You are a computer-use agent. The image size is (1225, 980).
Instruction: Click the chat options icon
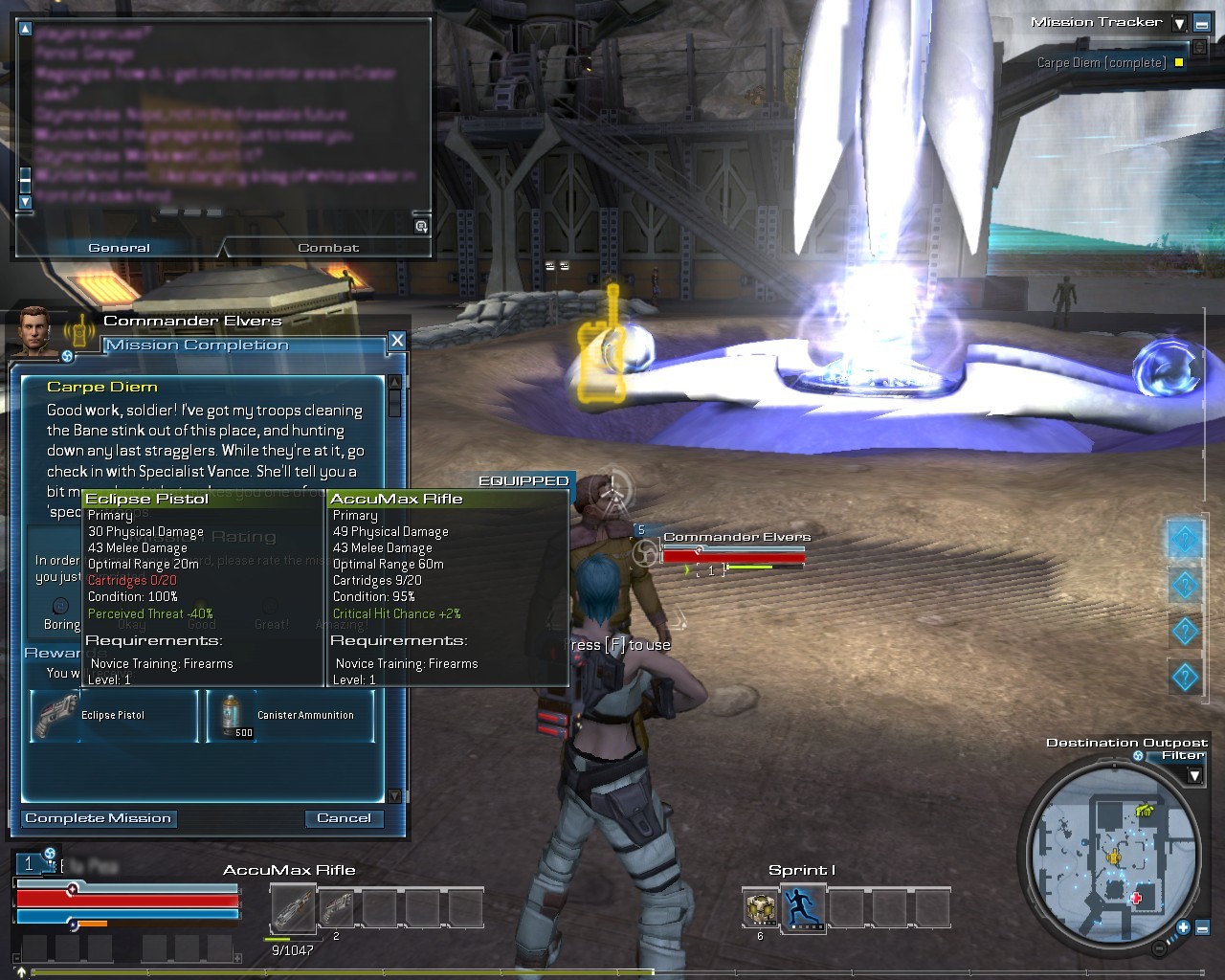click(421, 227)
